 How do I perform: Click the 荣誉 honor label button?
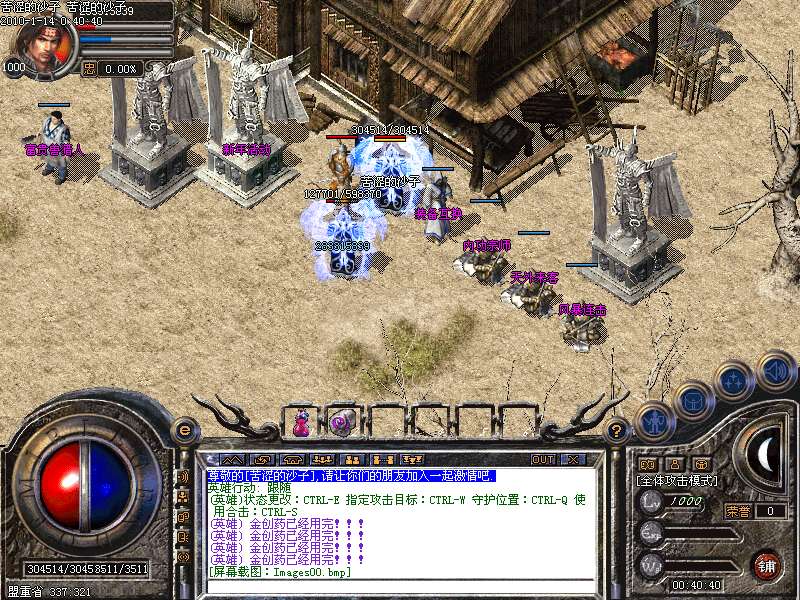(738, 511)
